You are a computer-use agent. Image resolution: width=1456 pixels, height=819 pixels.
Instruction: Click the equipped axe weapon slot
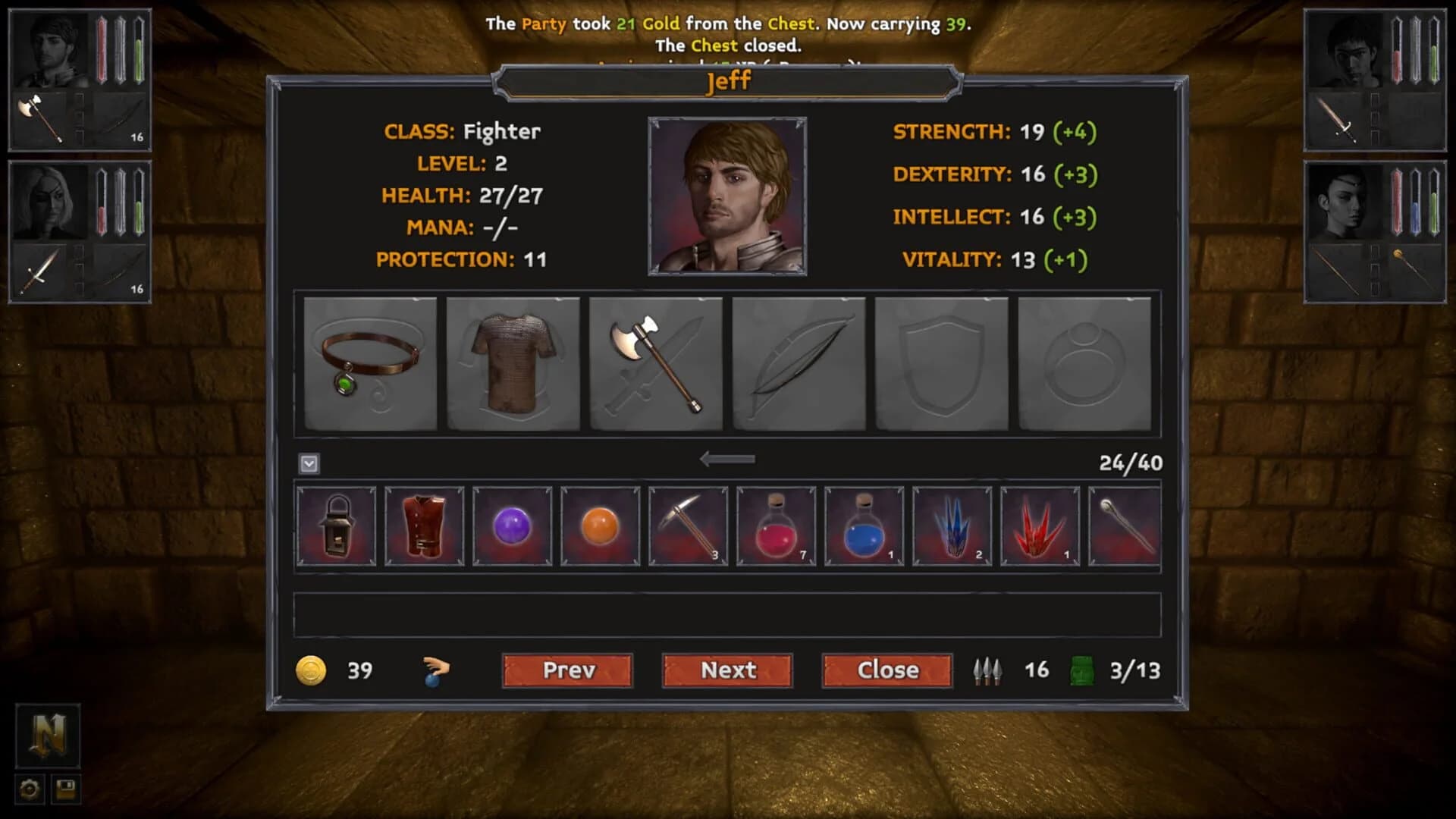click(655, 364)
